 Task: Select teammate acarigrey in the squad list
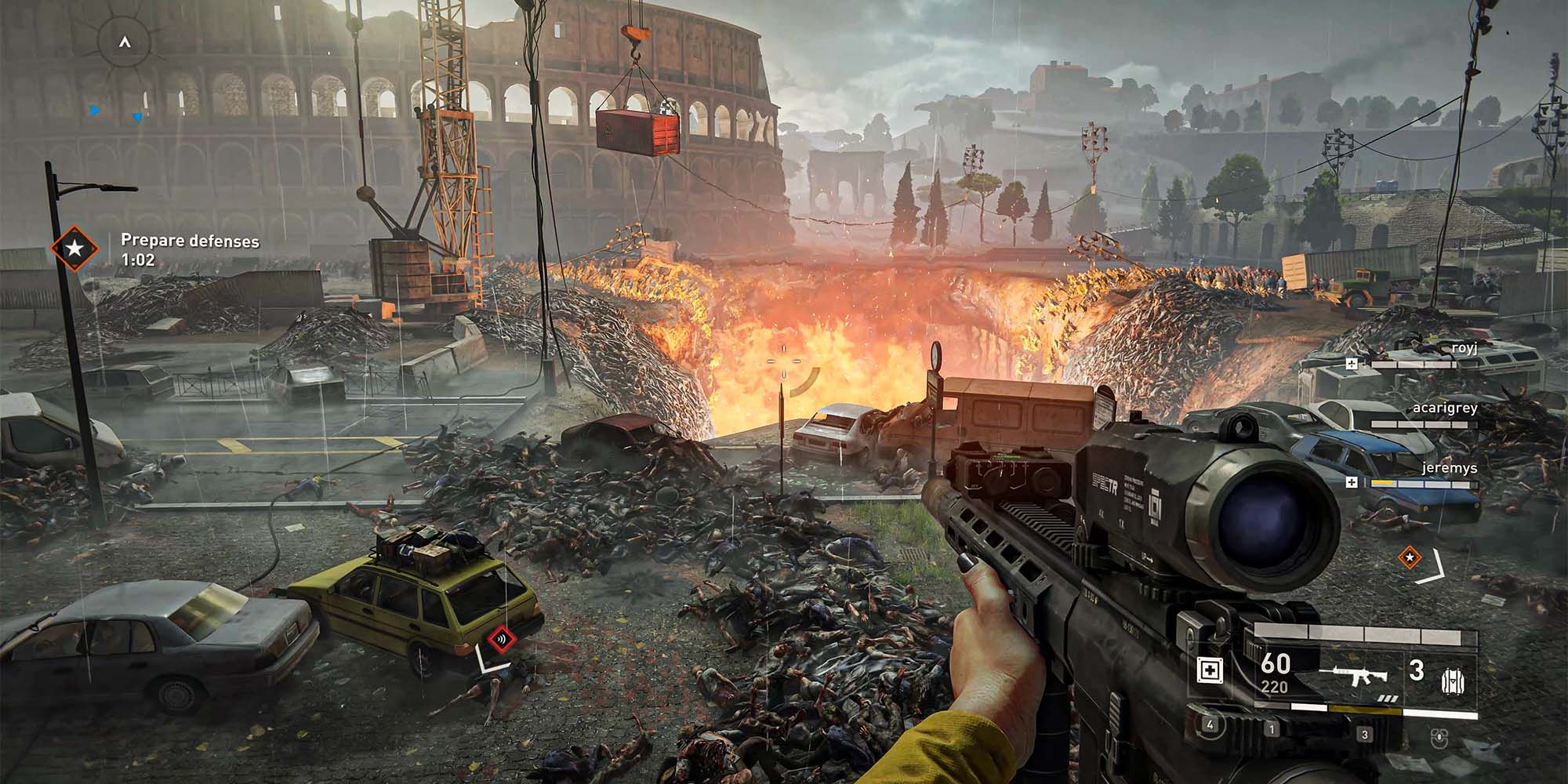click(x=1444, y=408)
